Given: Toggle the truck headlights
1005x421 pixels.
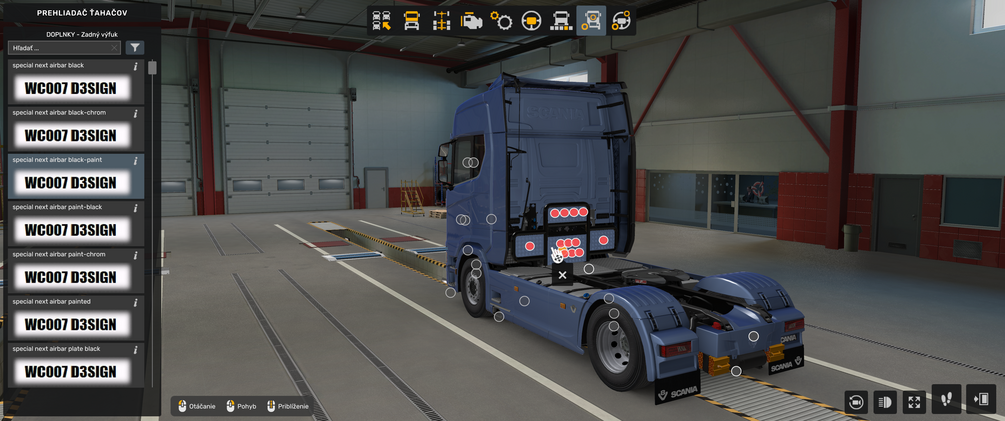Looking at the screenshot, I should tap(885, 402).
